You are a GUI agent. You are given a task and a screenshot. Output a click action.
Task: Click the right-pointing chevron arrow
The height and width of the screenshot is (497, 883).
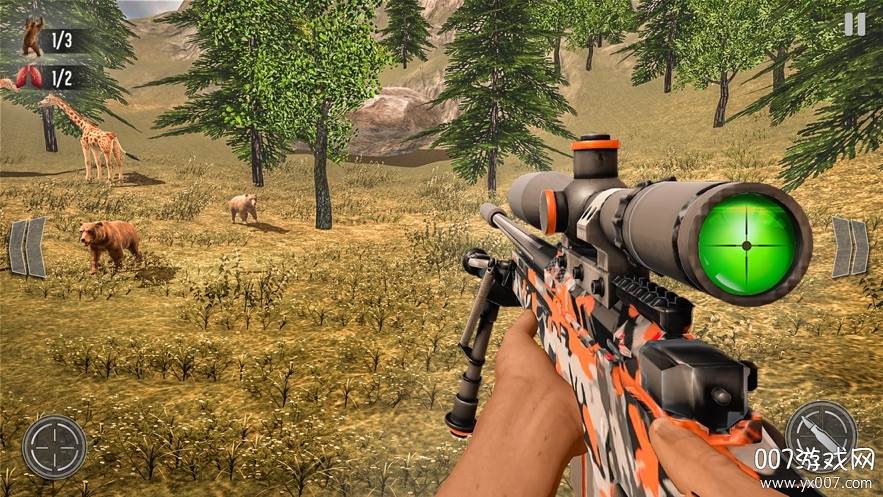tap(851, 247)
